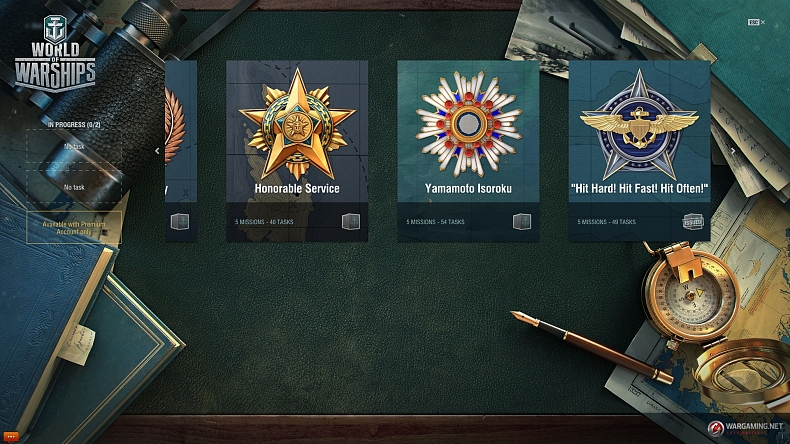Open the Honorable Service campaign card

click(296, 150)
